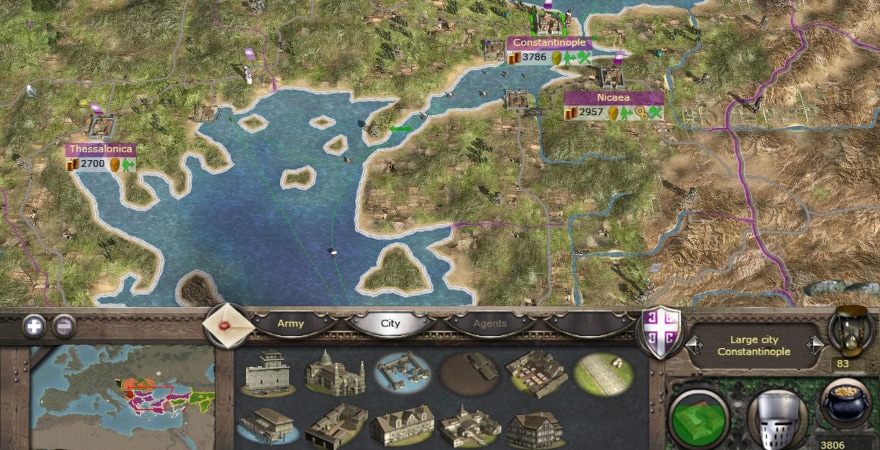Select the green farmland building icon

tap(603, 373)
